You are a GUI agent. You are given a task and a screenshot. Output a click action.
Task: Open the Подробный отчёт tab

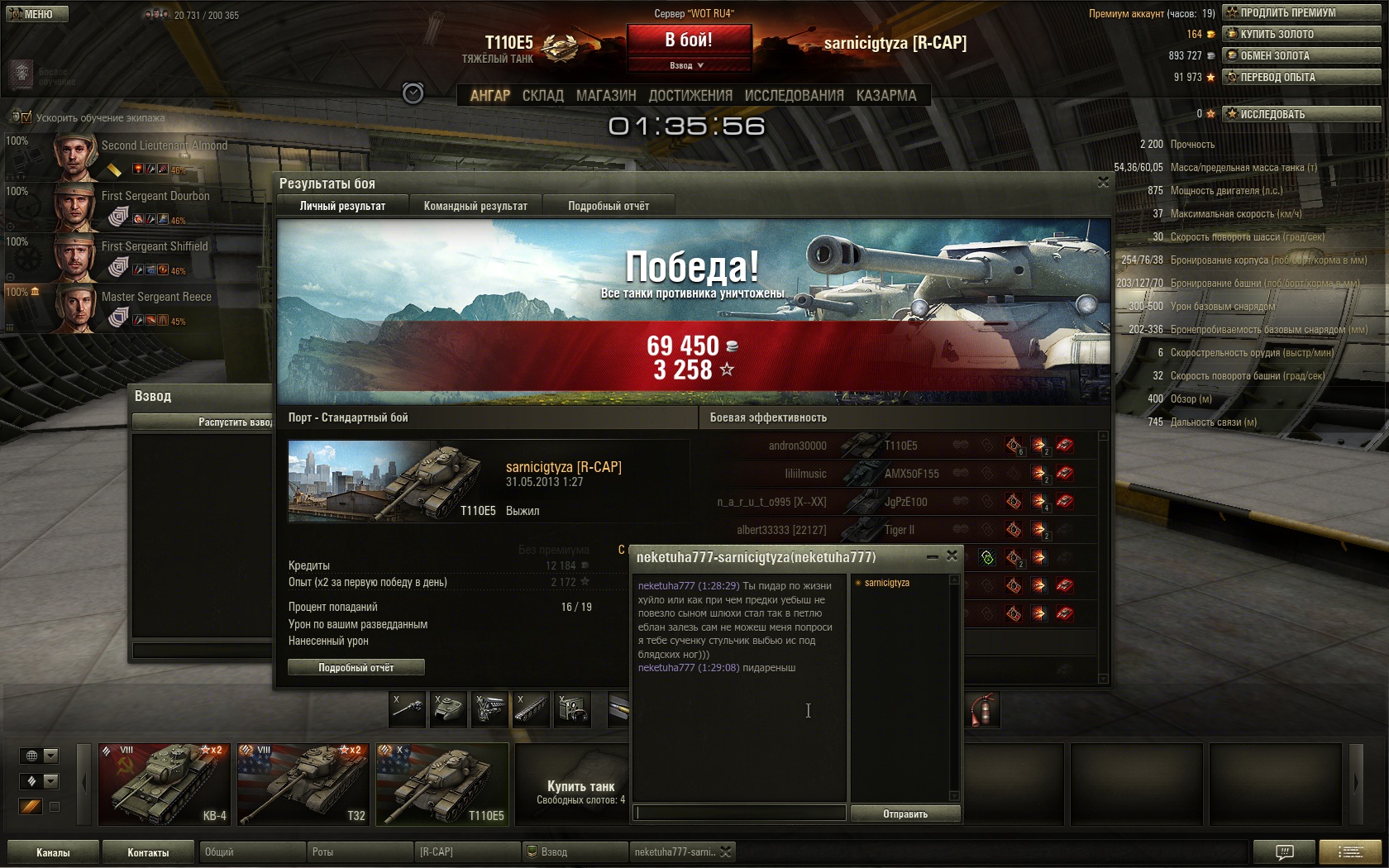[x=609, y=206]
